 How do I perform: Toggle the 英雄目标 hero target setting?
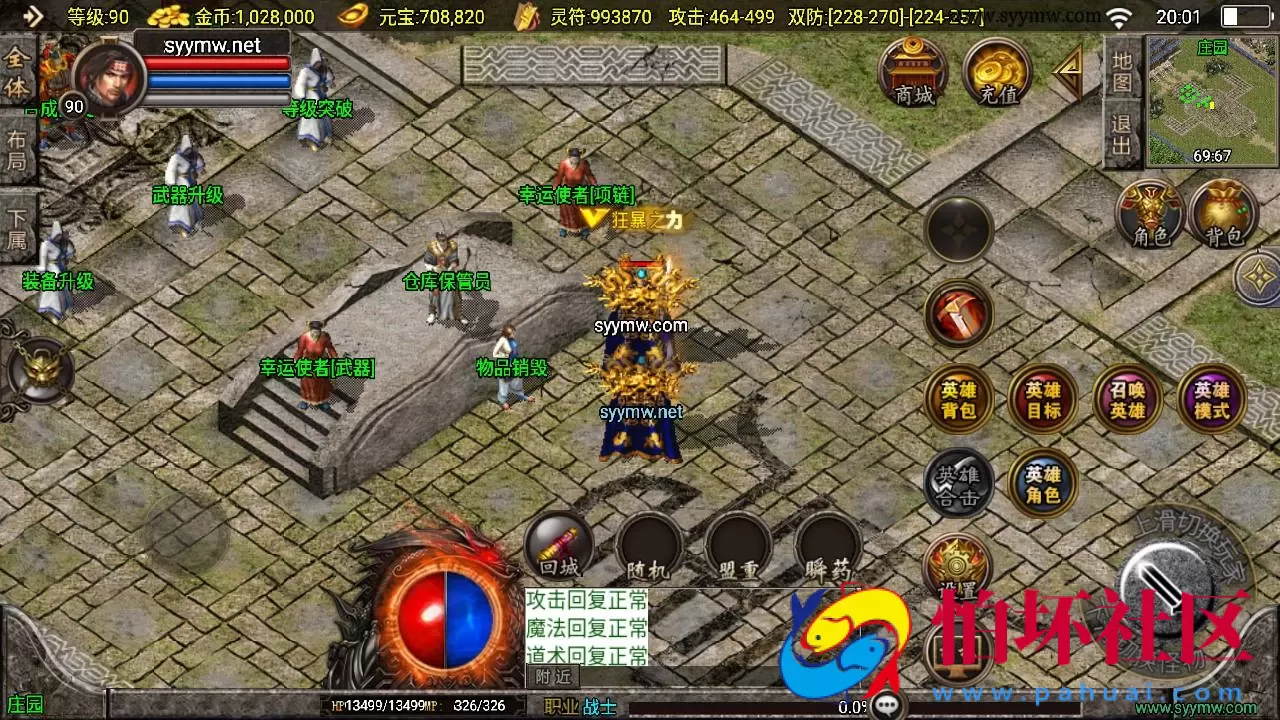coord(1043,399)
